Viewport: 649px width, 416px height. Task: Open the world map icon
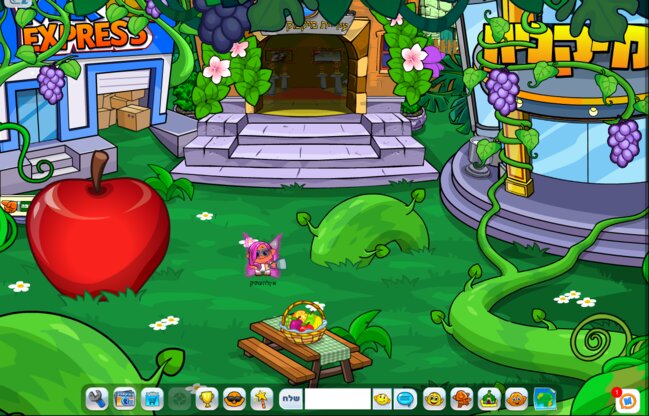(544, 399)
